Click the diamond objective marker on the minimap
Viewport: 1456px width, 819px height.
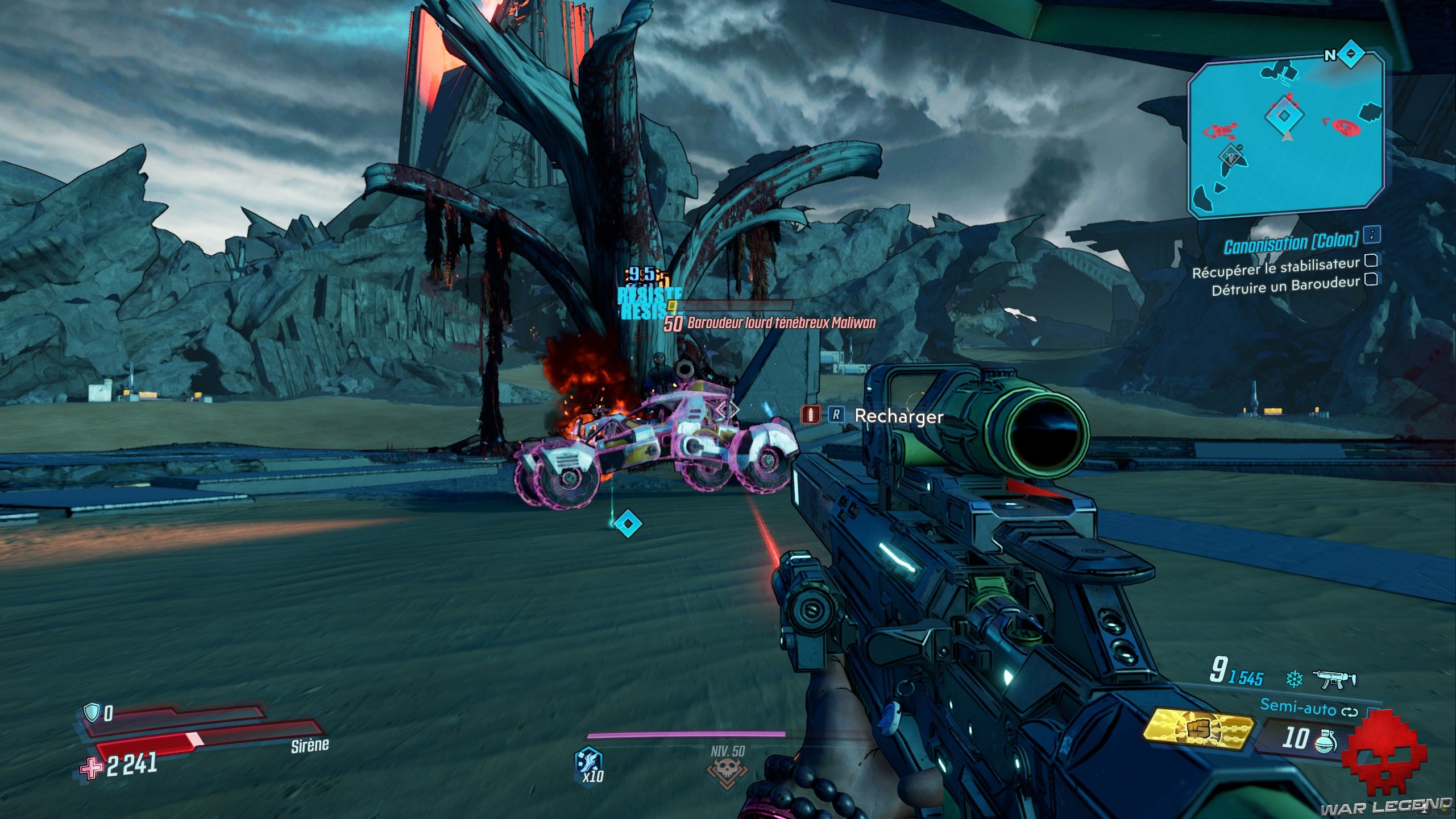(x=1284, y=116)
